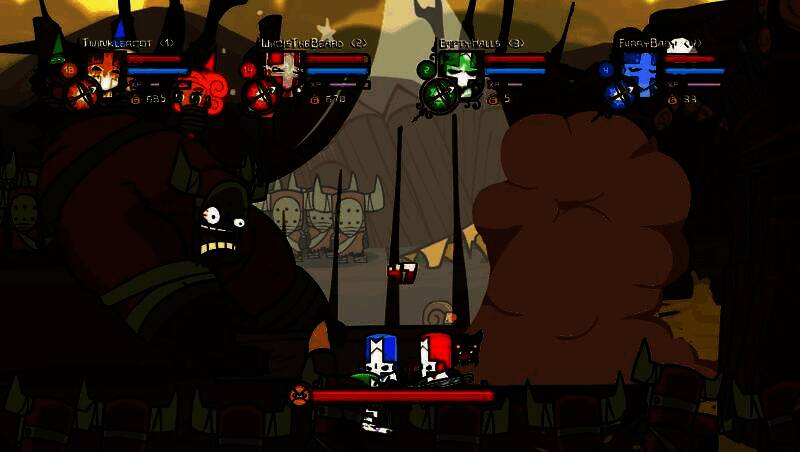Click player 1's orange bow item icon
Screen dimensions: 800x452
(82, 96)
